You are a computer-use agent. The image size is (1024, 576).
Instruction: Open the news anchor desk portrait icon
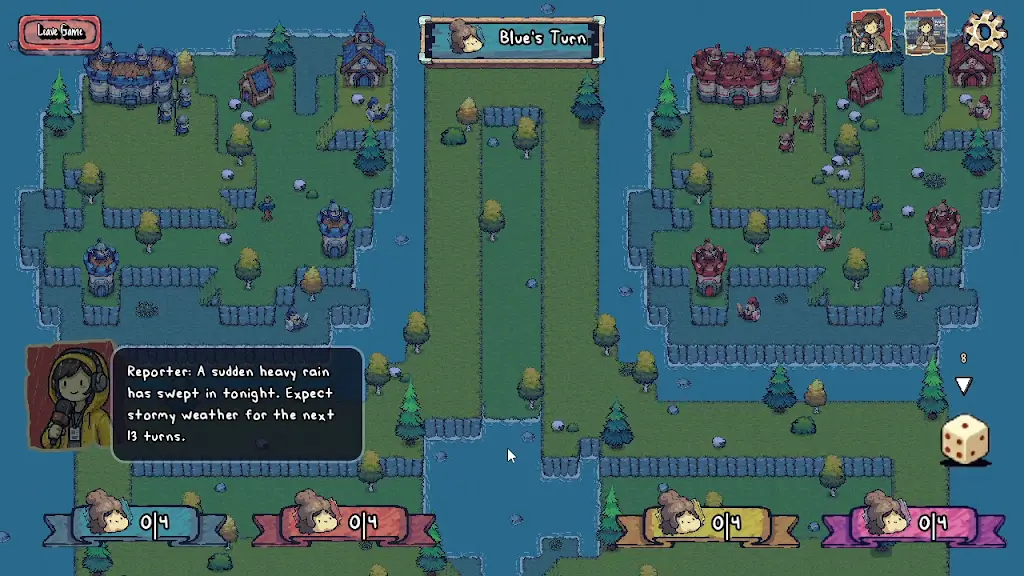pyautogui.click(x=925, y=33)
